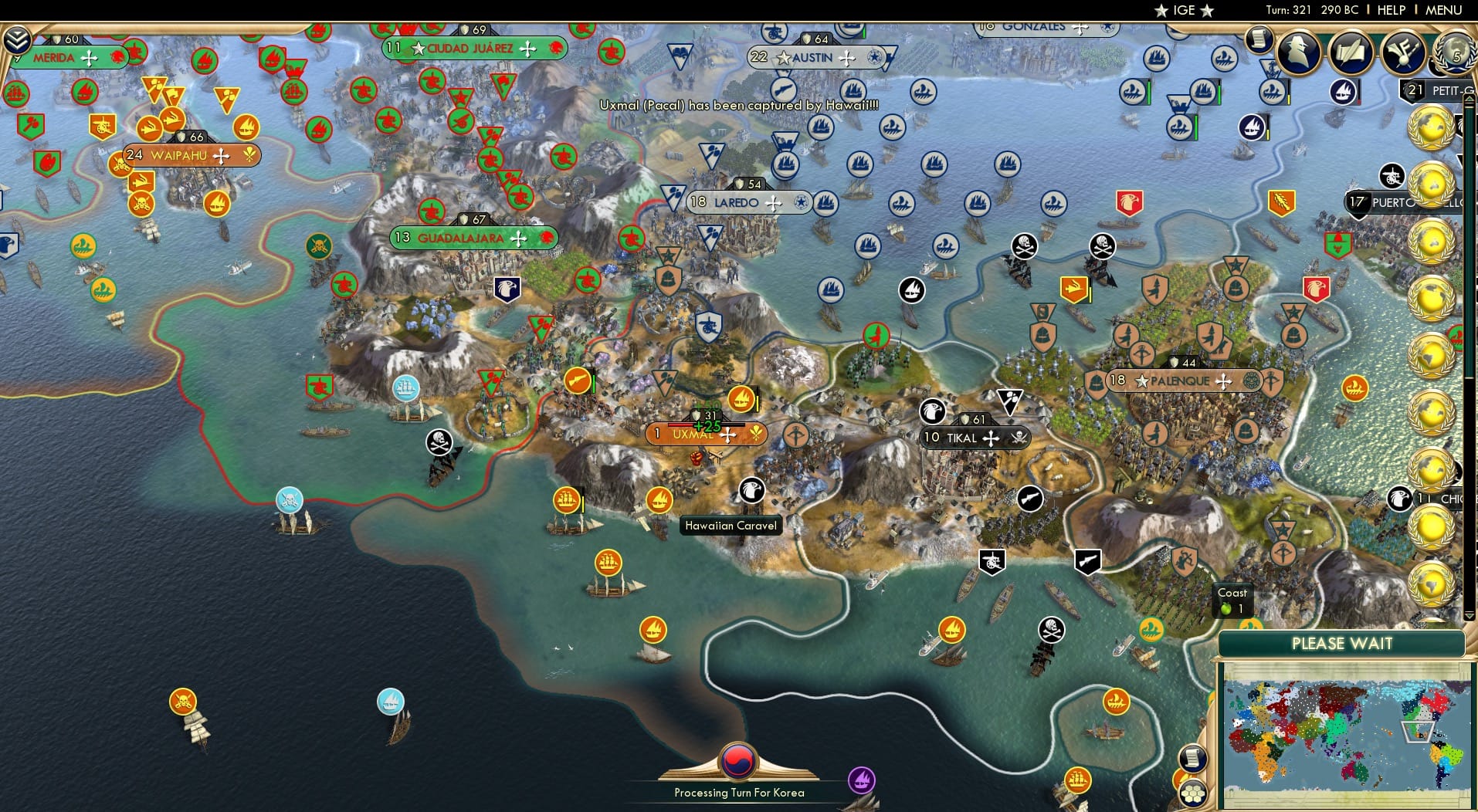Open the notification log scroll icon
The image size is (1478, 812).
point(1260,40)
